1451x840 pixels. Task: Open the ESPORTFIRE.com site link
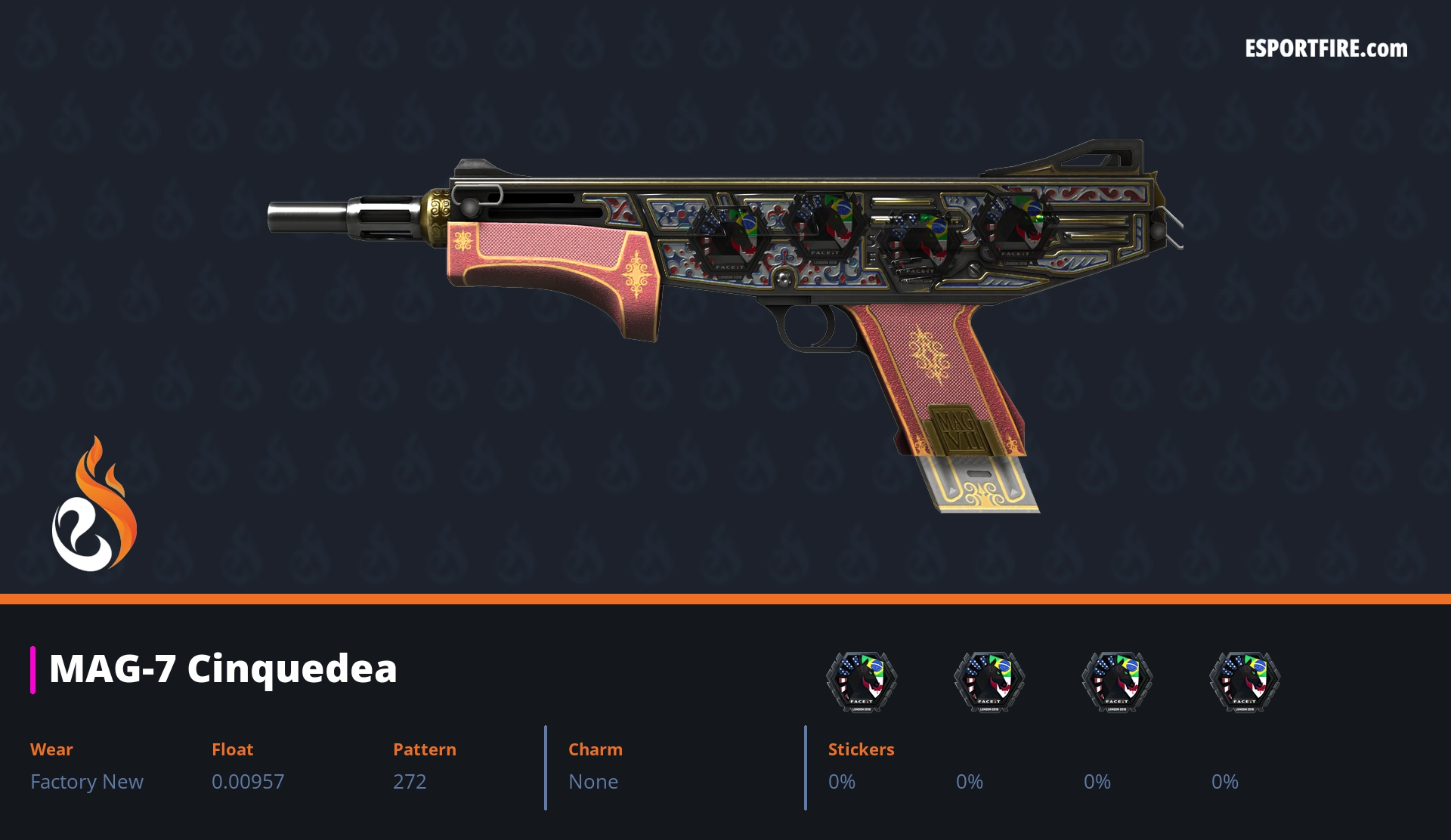1326,49
